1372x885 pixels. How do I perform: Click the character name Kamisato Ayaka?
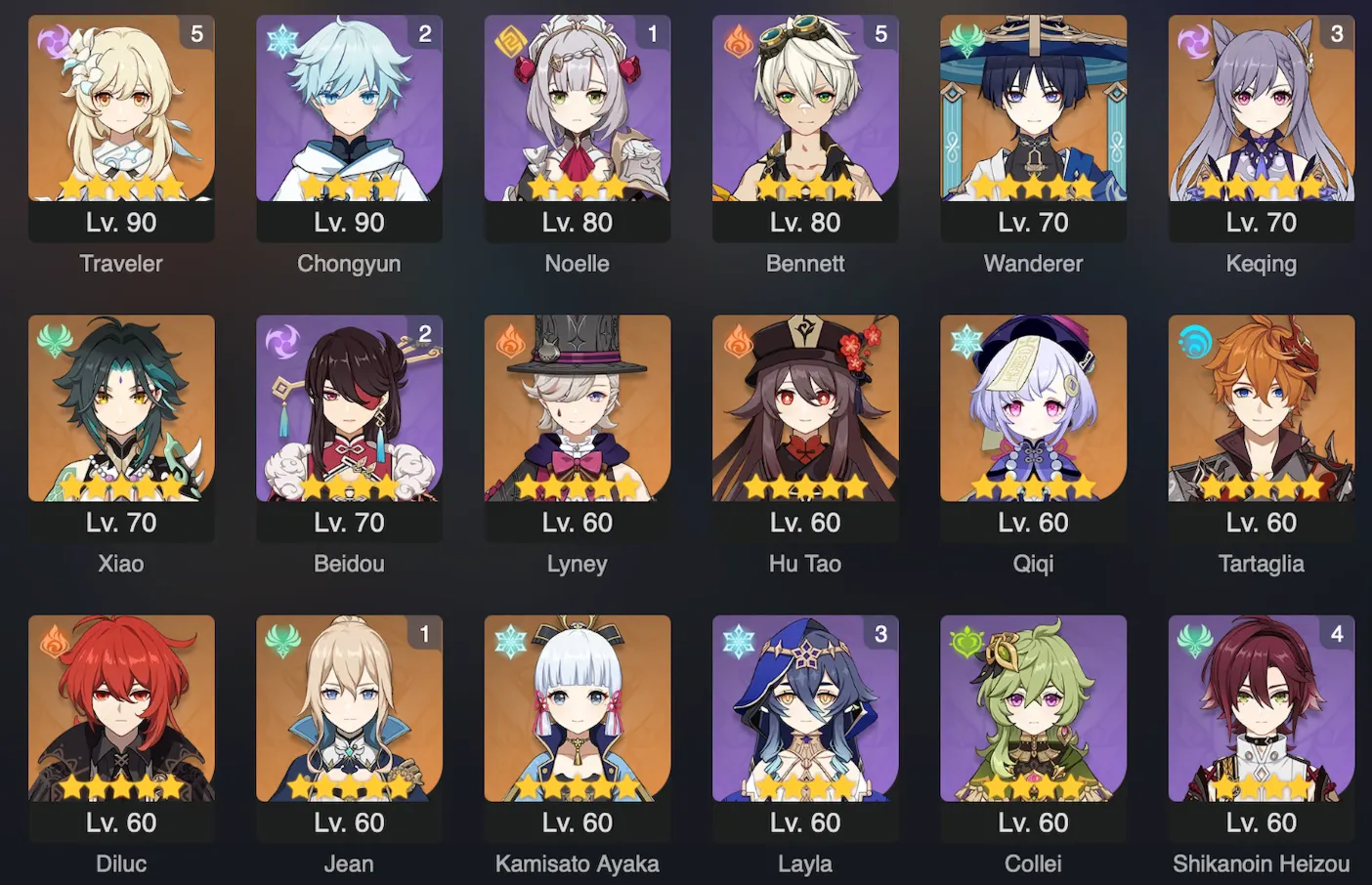point(578,864)
